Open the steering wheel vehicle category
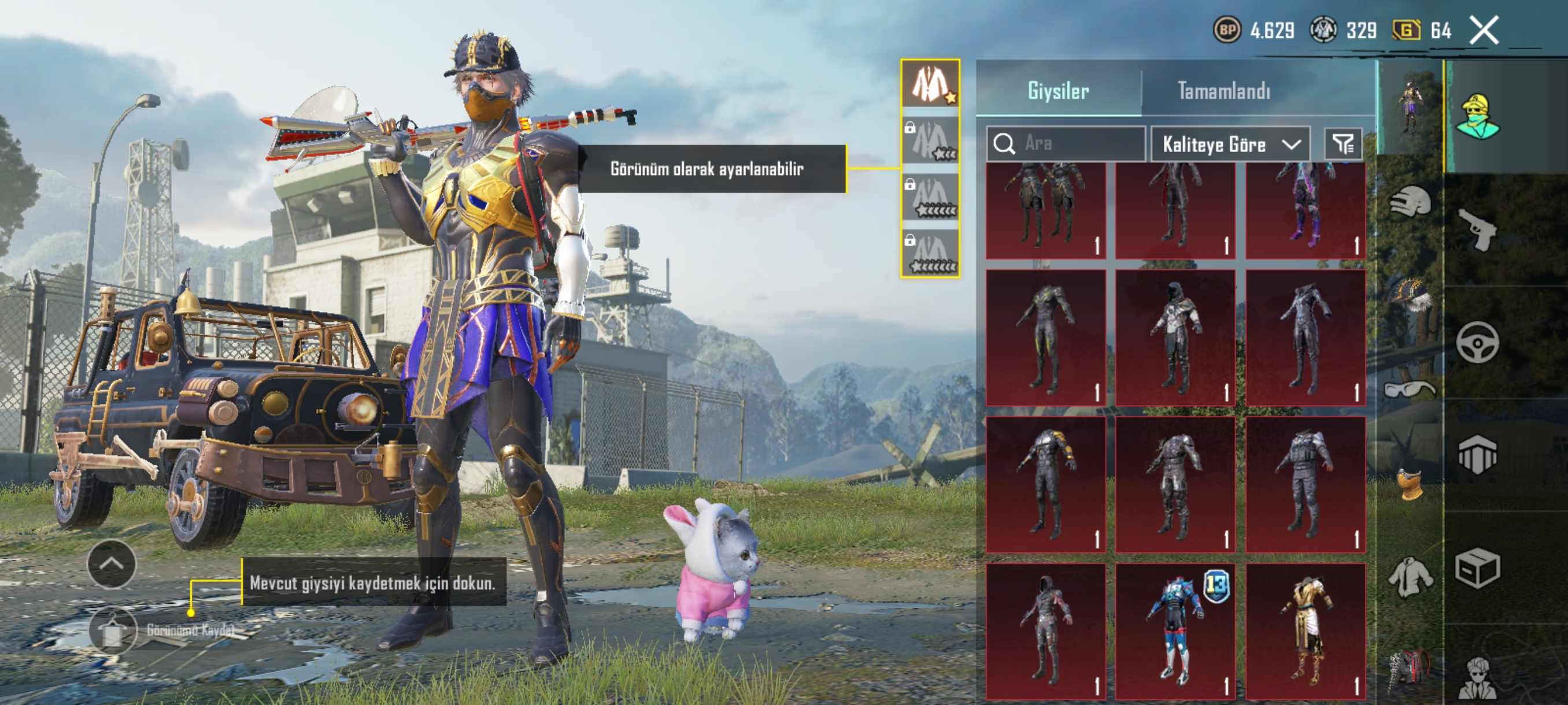Image resolution: width=1568 pixels, height=705 pixels. click(1478, 343)
